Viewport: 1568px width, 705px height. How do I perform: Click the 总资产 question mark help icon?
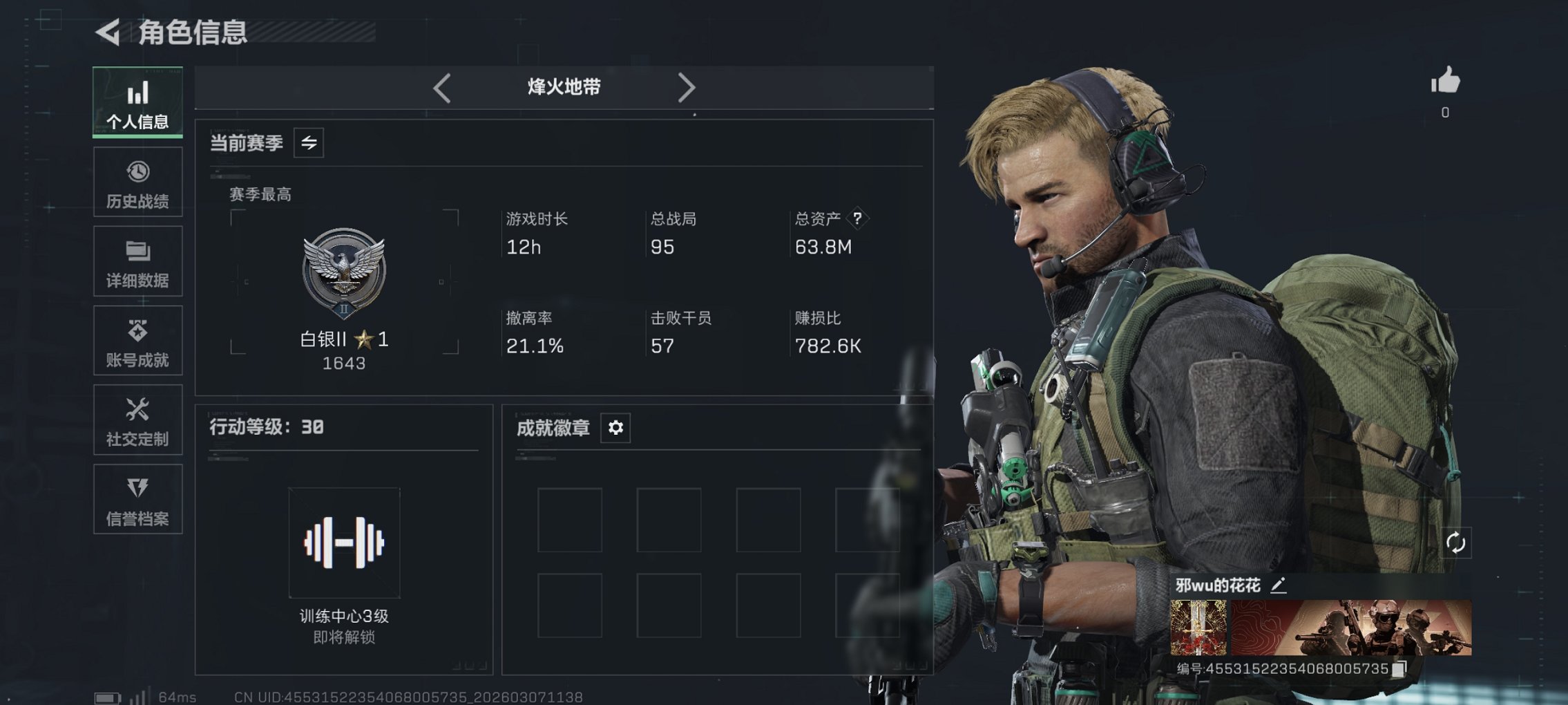857,219
